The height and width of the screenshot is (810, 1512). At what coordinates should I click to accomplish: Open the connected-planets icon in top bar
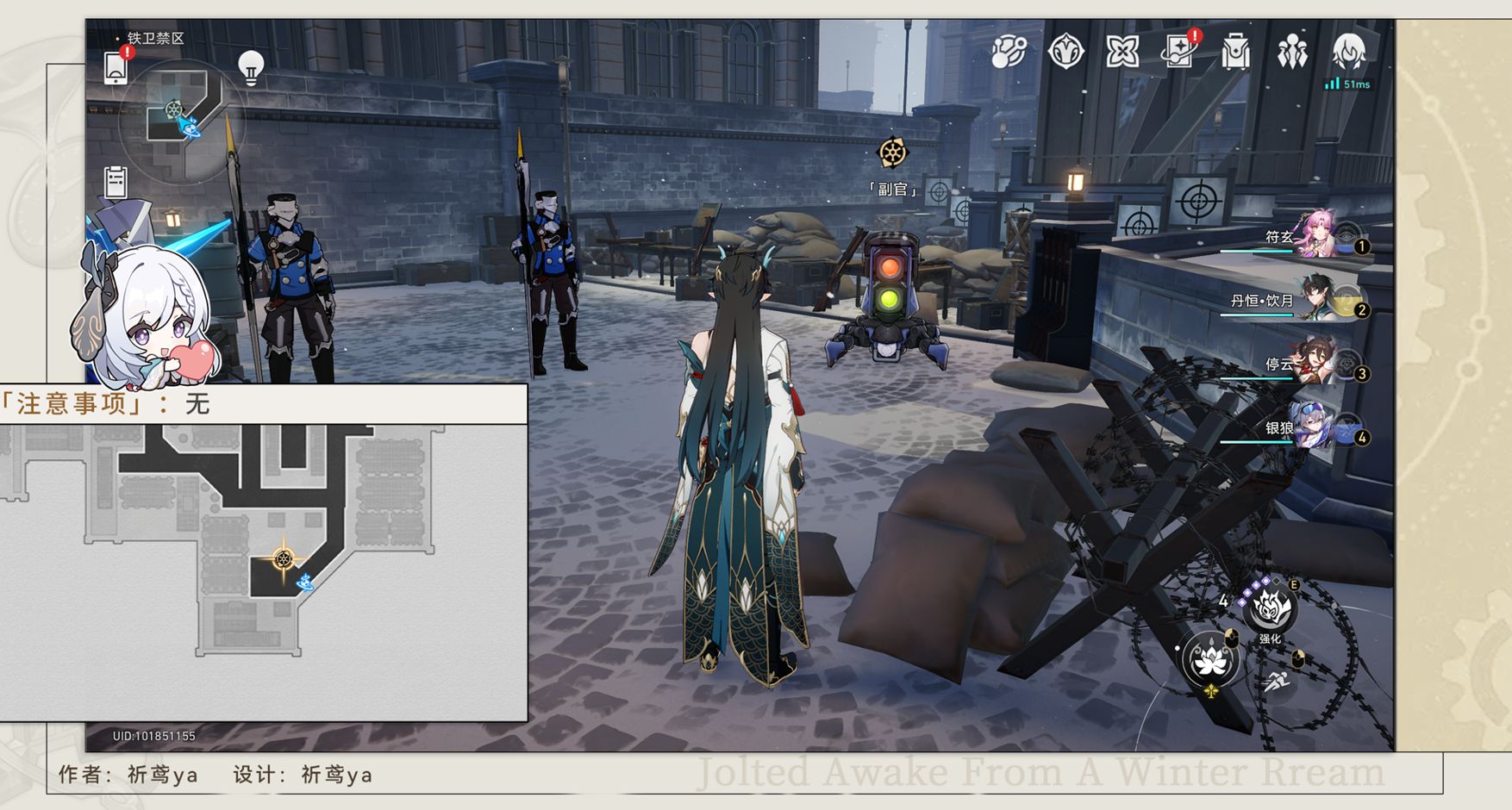click(x=1008, y=52)
